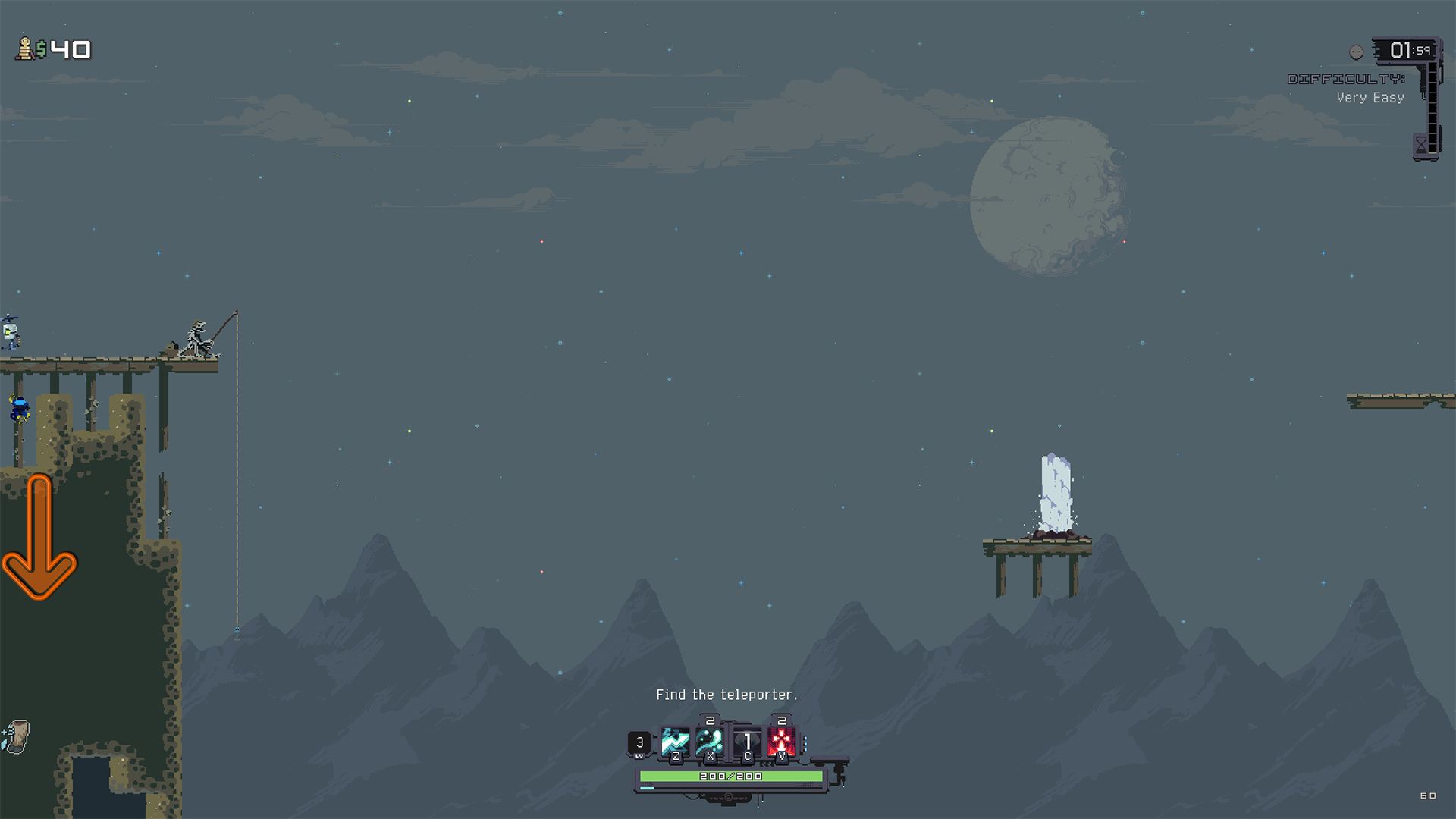Click the green 200/200 health bar
The image size is (1456, 819).
coord(730,776)
